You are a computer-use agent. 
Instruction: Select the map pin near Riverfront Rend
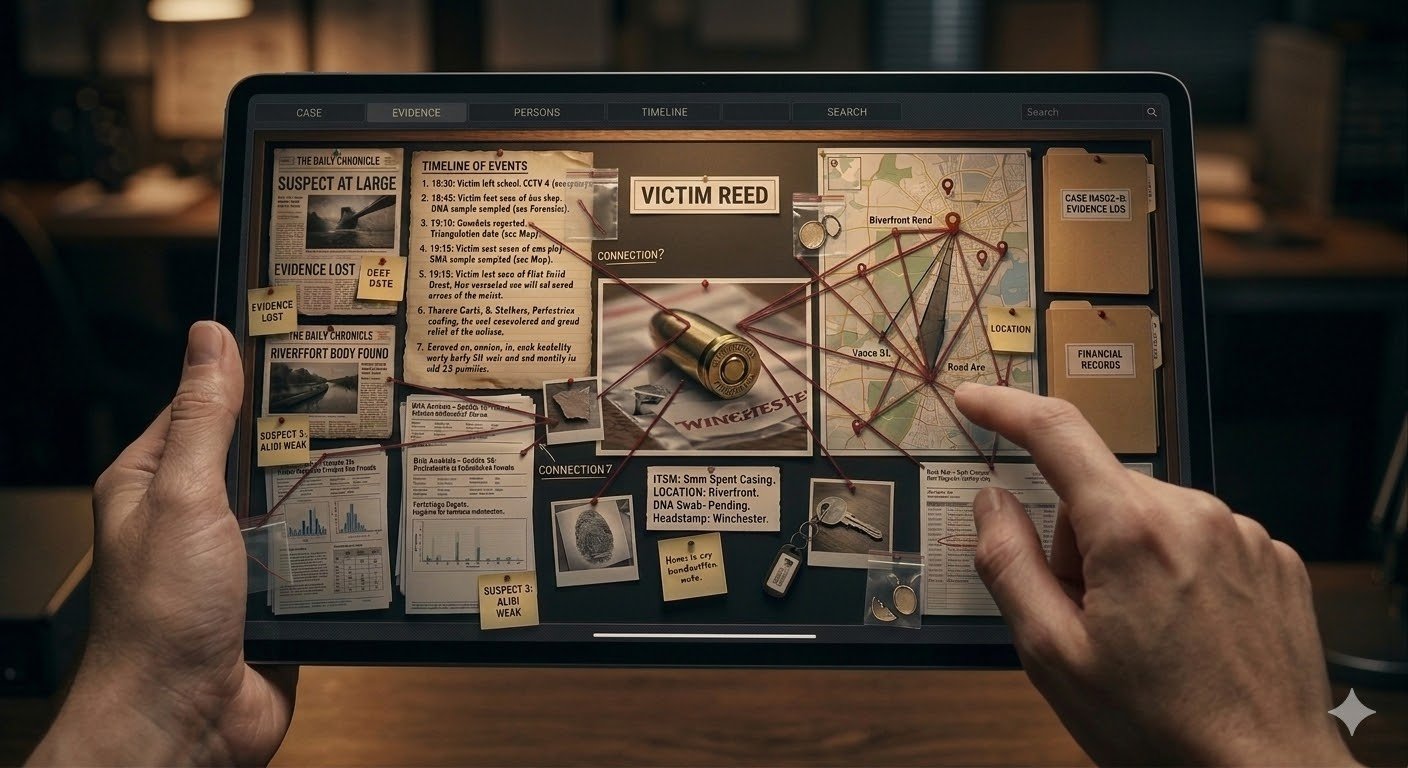point(950,219)
